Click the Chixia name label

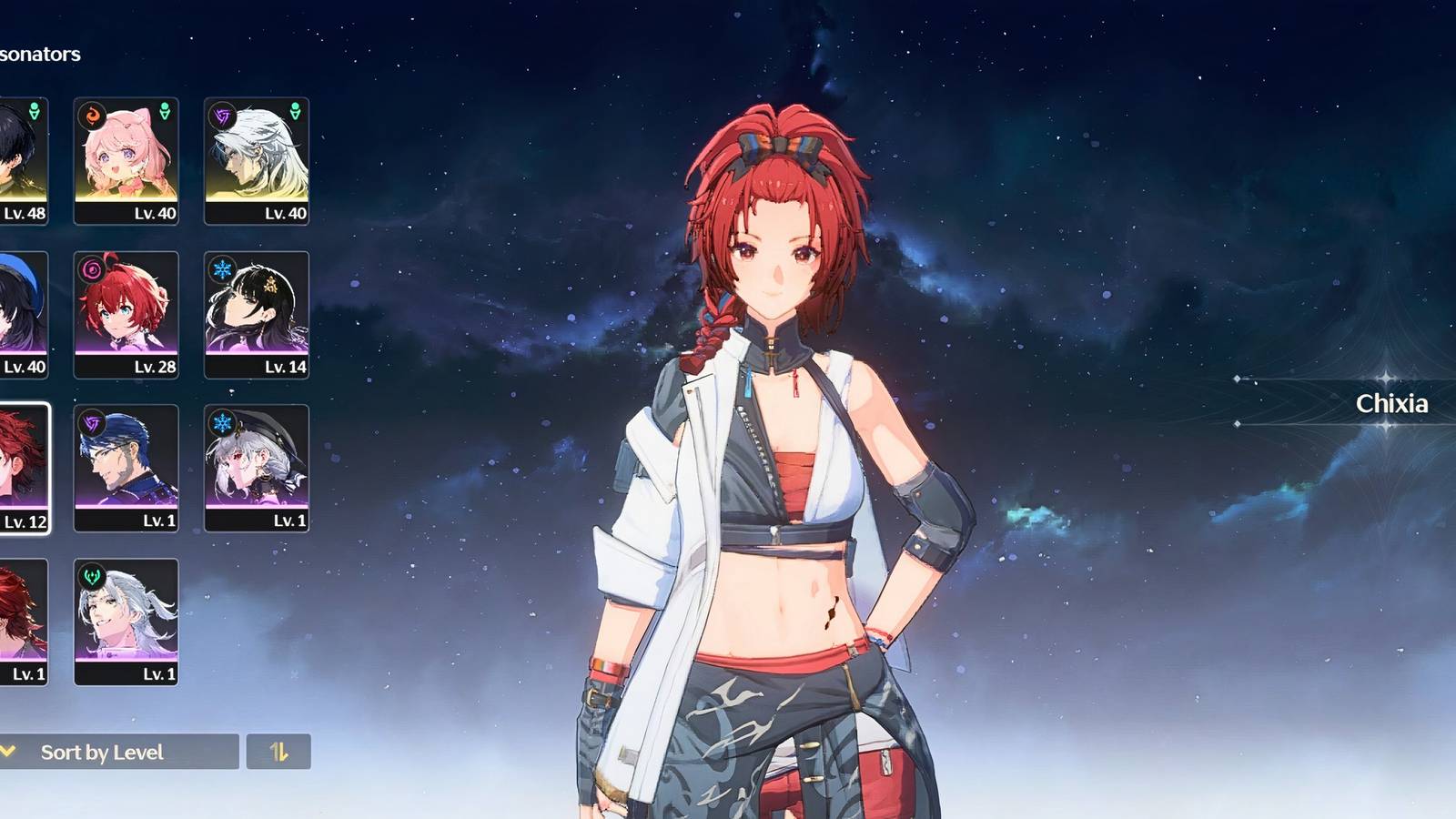(1390, 404)
